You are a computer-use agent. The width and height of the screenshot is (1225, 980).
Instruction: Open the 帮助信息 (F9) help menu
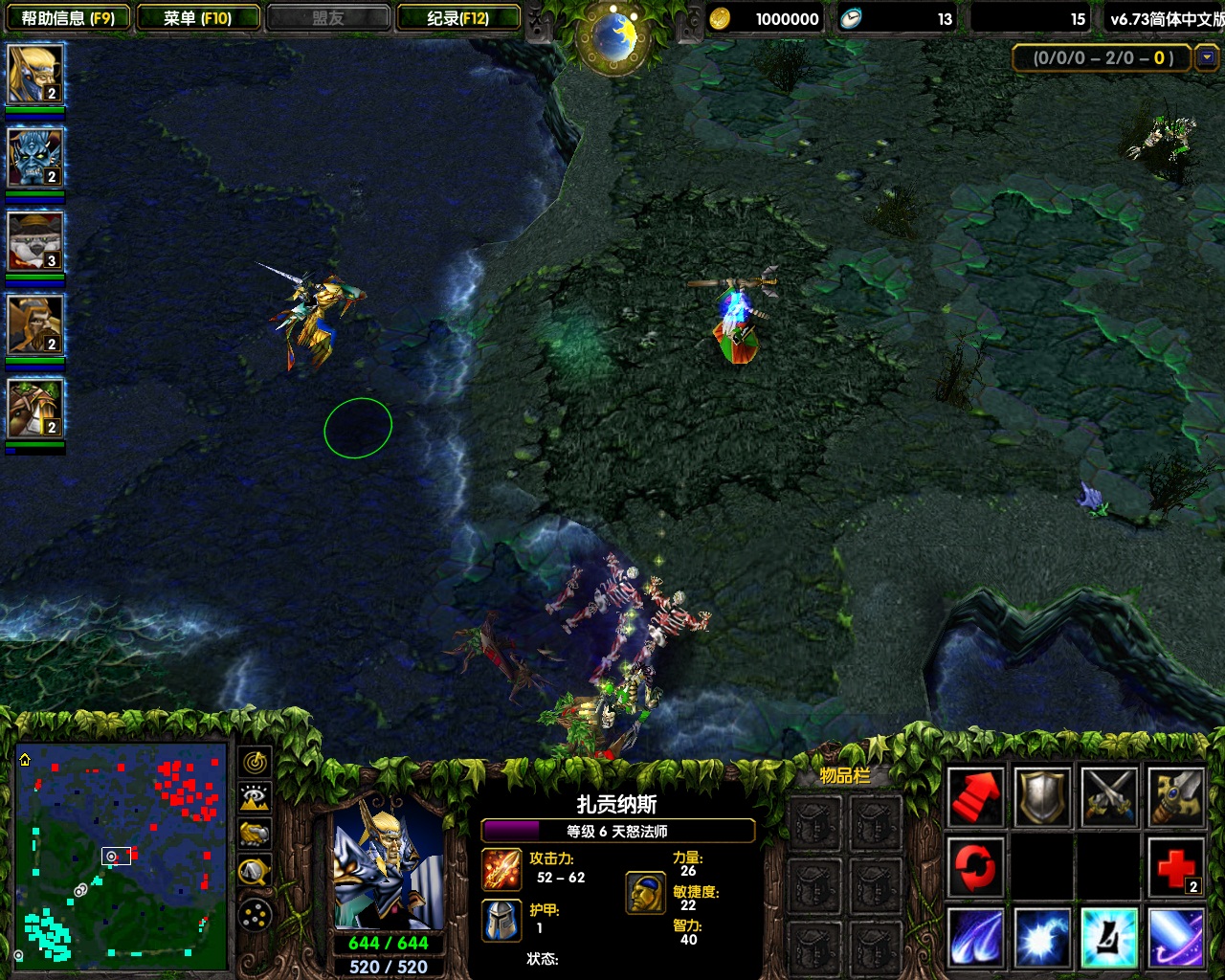(67, 18)
